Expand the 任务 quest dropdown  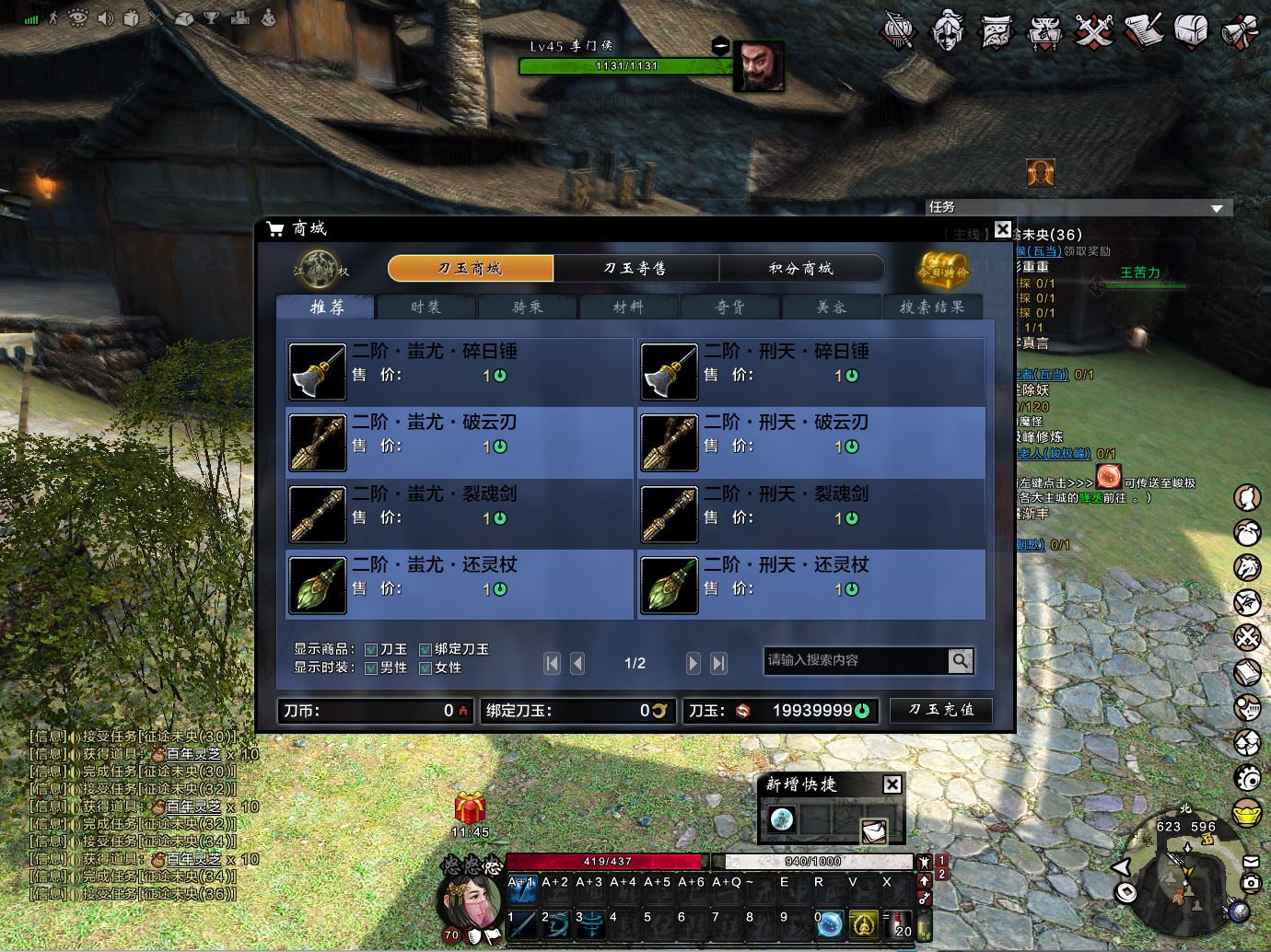tap(1217, 208)
